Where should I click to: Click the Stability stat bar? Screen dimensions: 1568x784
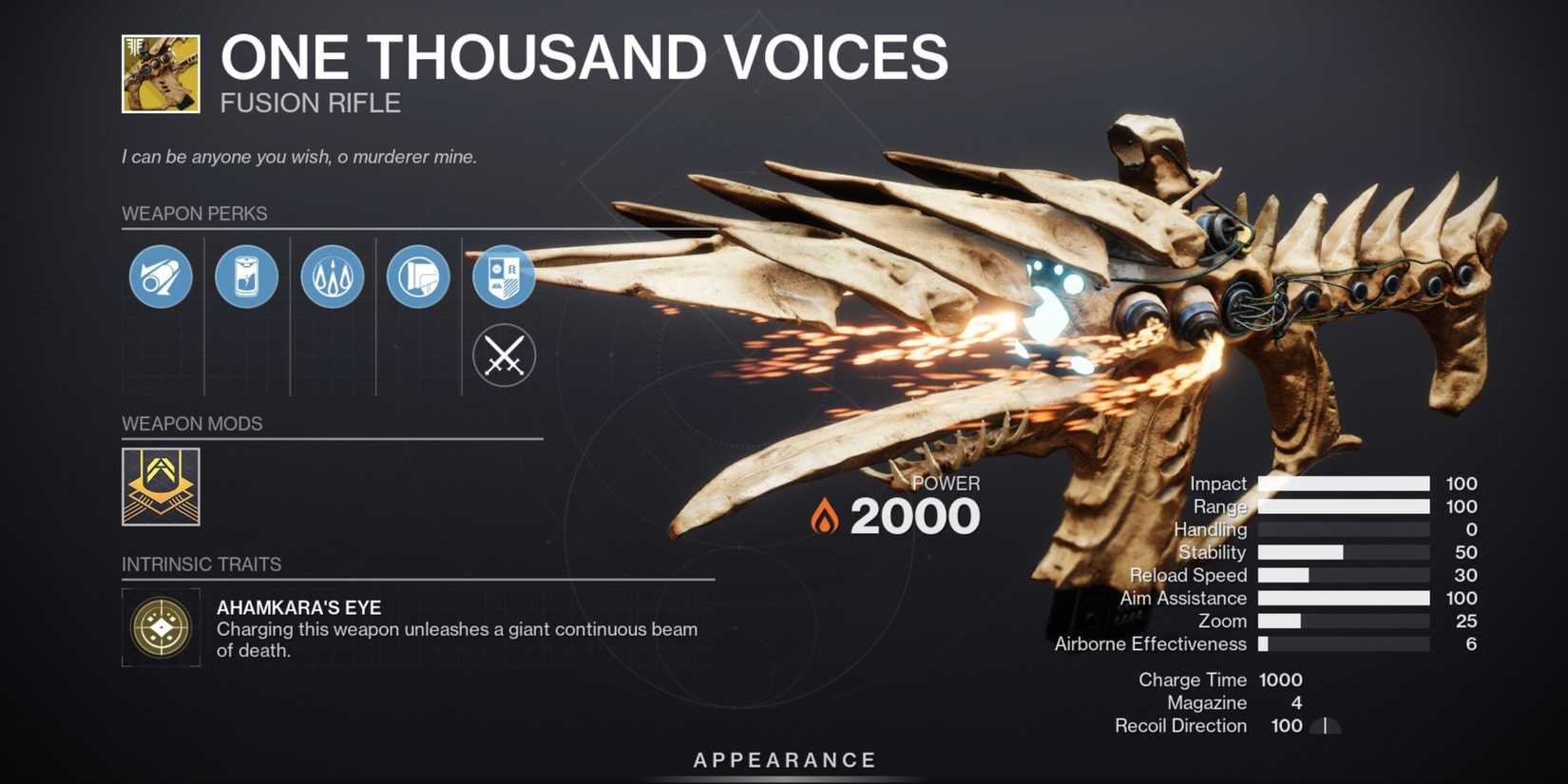tap(1343, 551)
